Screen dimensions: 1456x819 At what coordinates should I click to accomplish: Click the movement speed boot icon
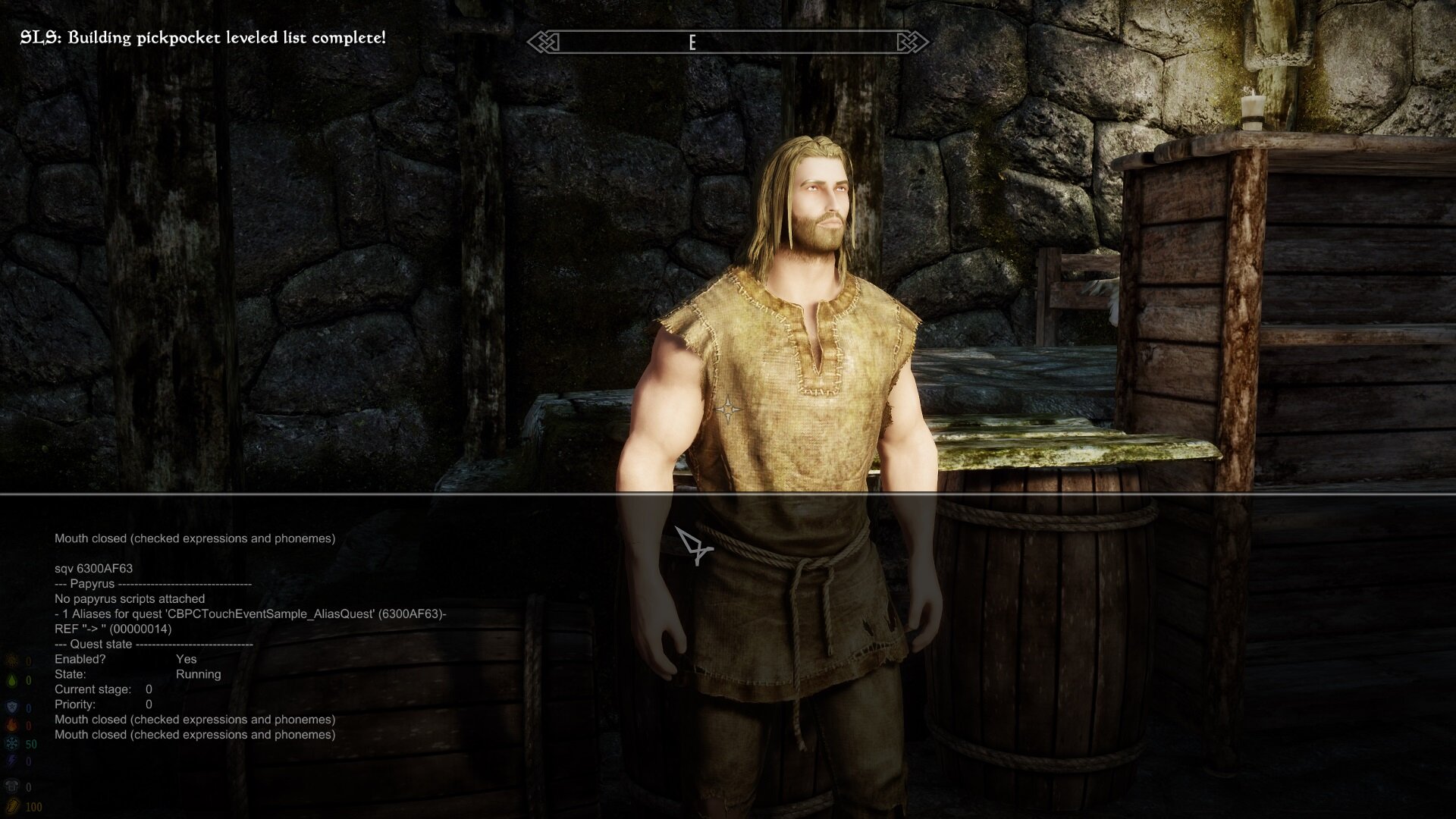coord(12,806)
